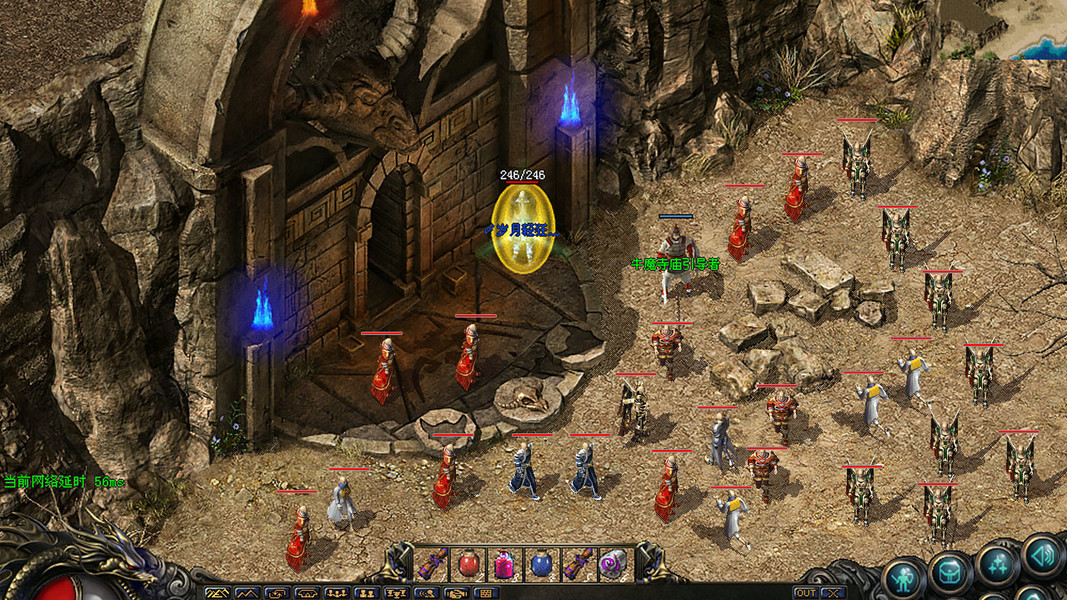Drink the red health potion in slot 2

466,565
